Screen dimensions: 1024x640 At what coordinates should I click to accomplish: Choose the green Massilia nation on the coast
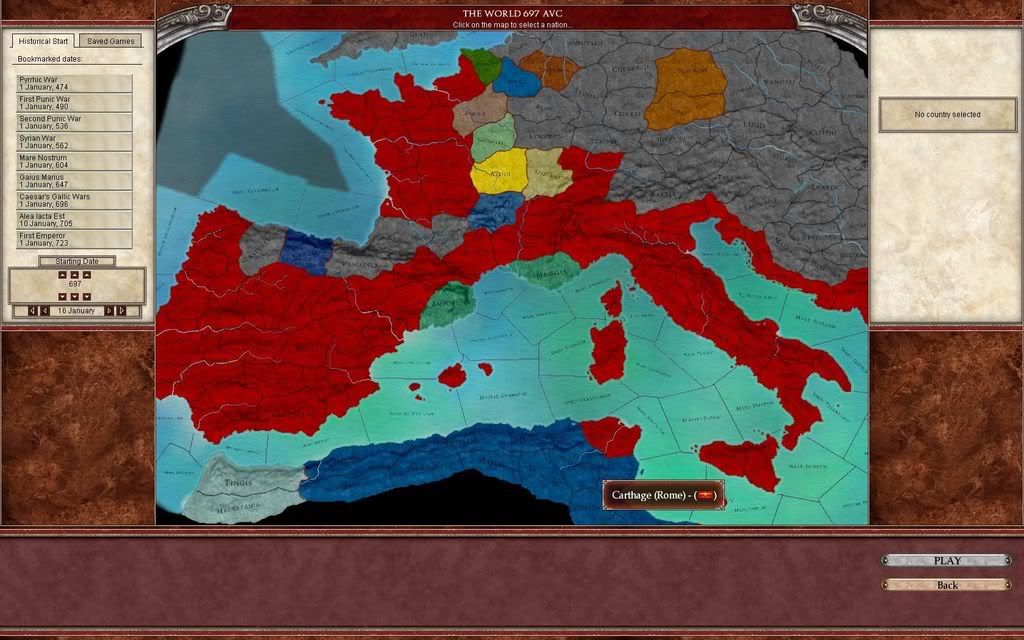click(545, 270)
